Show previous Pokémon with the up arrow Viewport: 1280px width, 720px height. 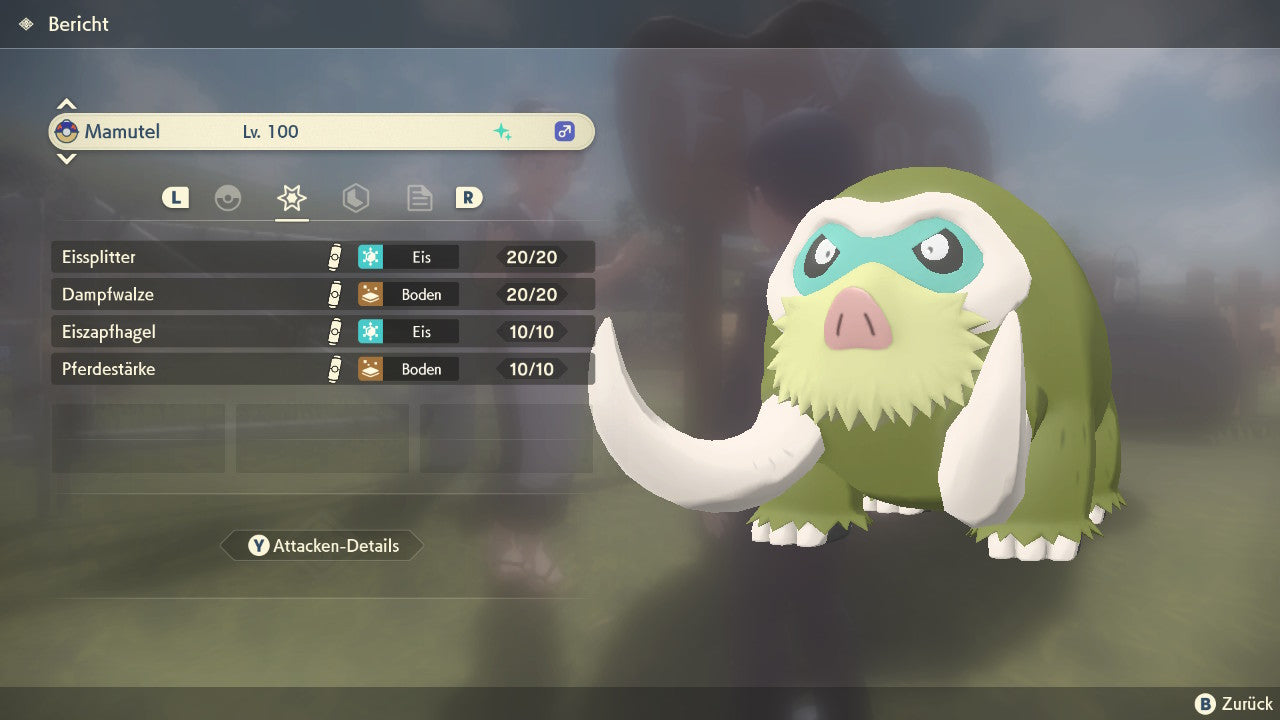coord(66,104)
